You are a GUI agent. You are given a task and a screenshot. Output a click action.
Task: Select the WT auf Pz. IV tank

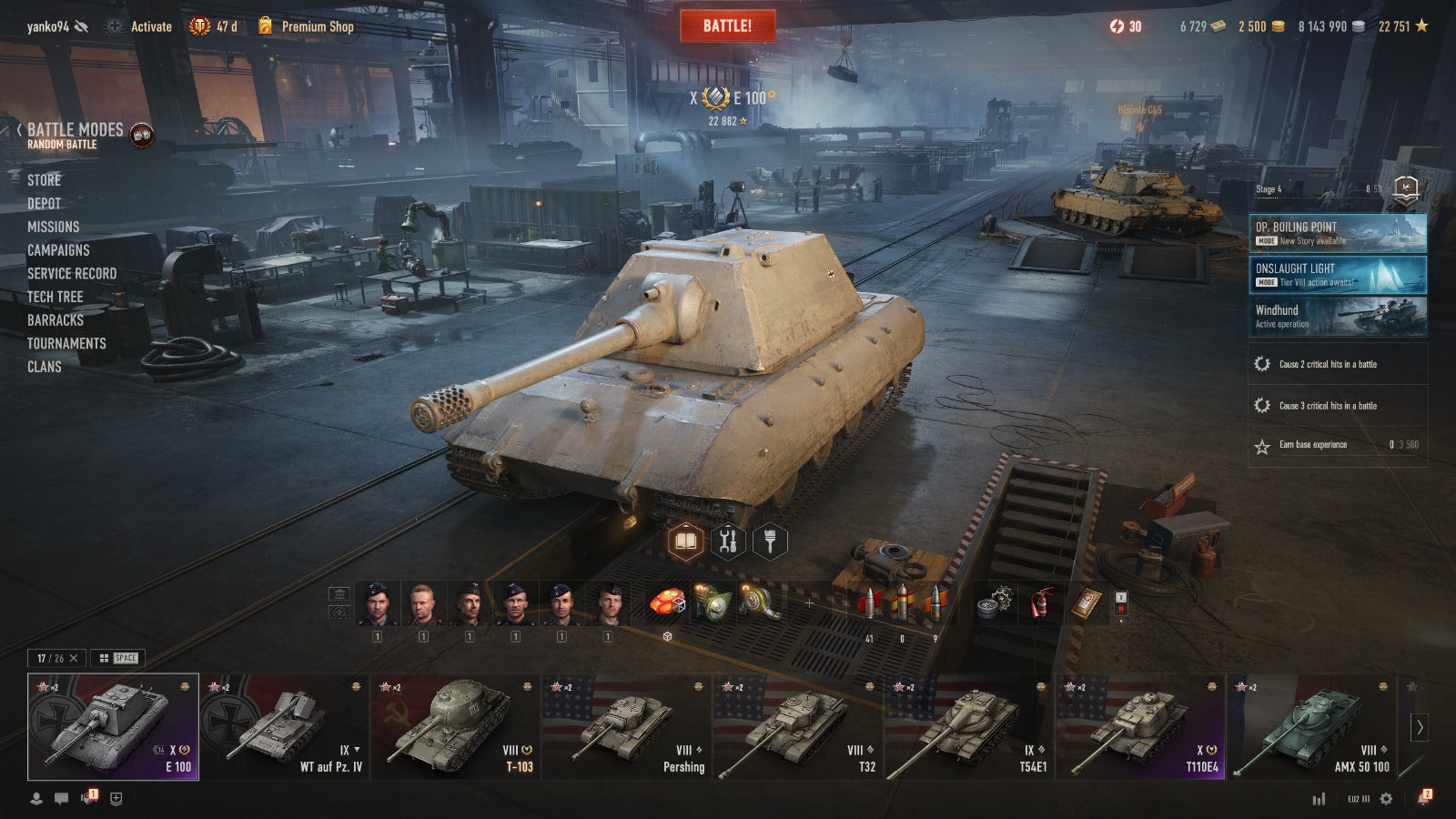(x=284, y=726)
